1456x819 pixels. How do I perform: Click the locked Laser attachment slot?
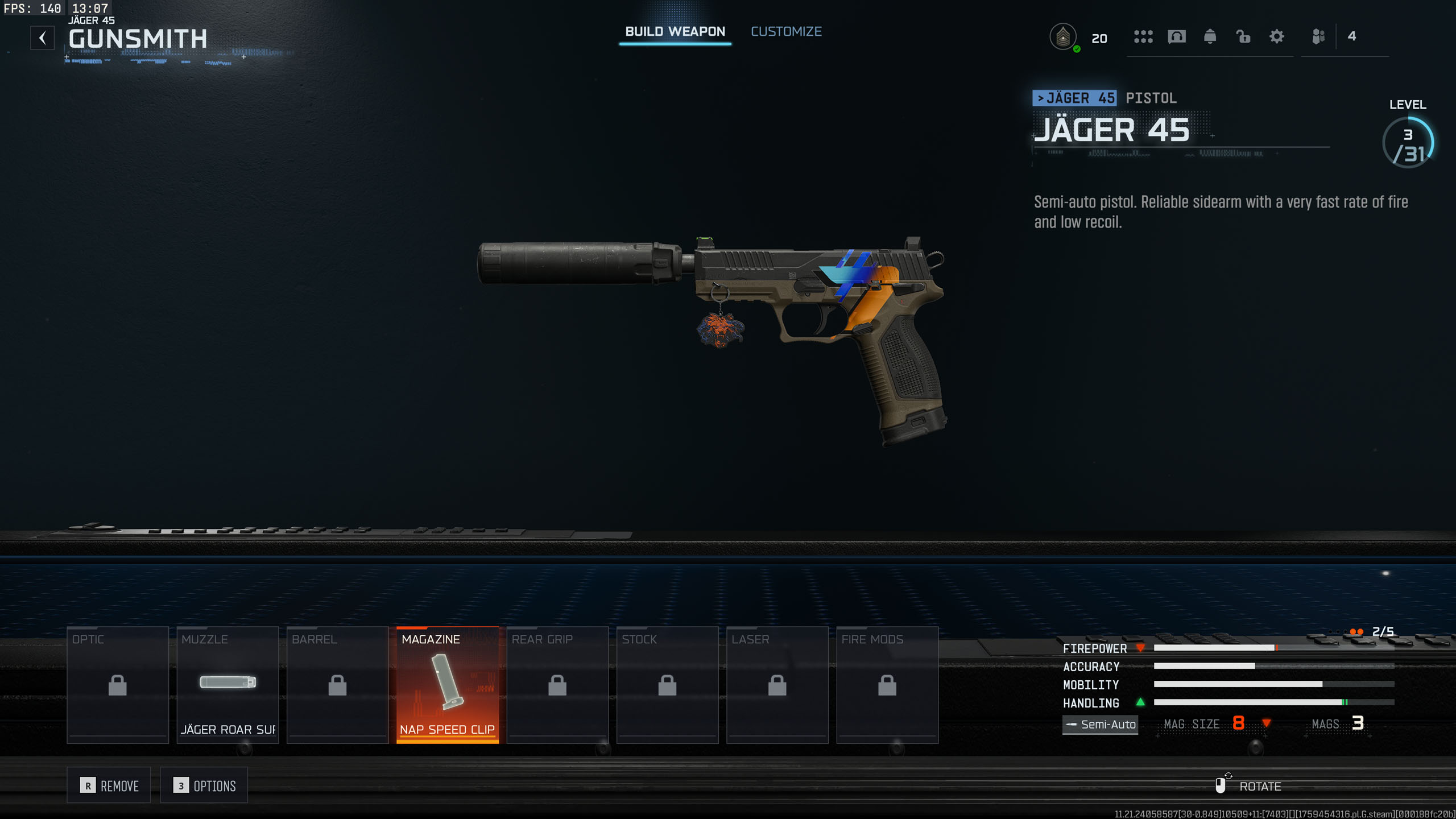pyautogui.click(x=777, y=685)
